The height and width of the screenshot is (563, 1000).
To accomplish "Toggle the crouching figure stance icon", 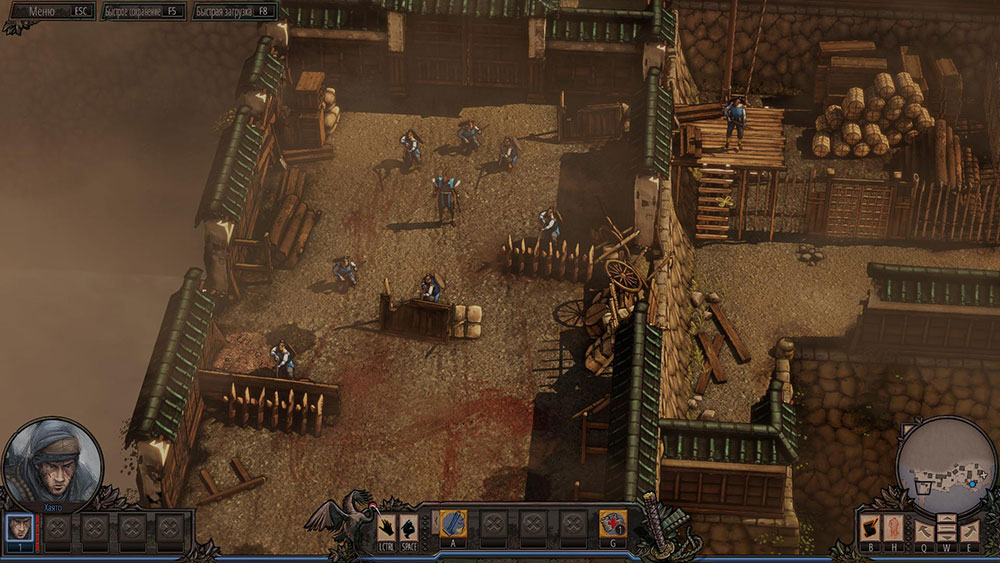I will click(x=408, y=527).
